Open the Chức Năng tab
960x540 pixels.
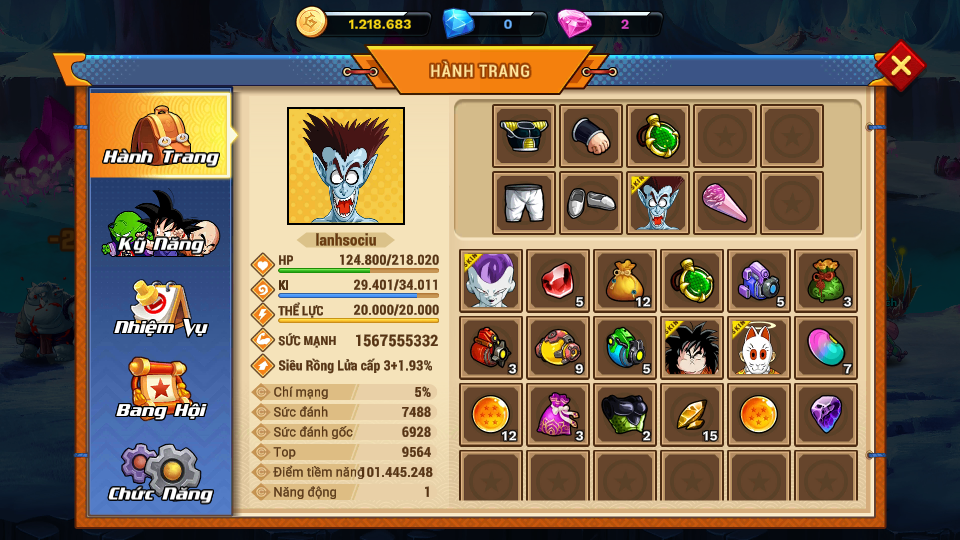pos(160,473)
